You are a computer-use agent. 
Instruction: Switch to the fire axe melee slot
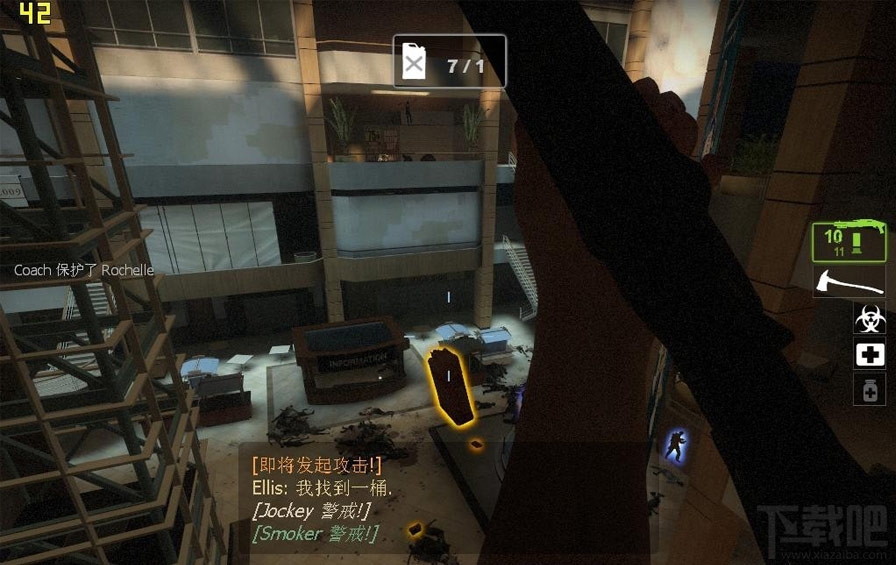[x=849, y=282]
